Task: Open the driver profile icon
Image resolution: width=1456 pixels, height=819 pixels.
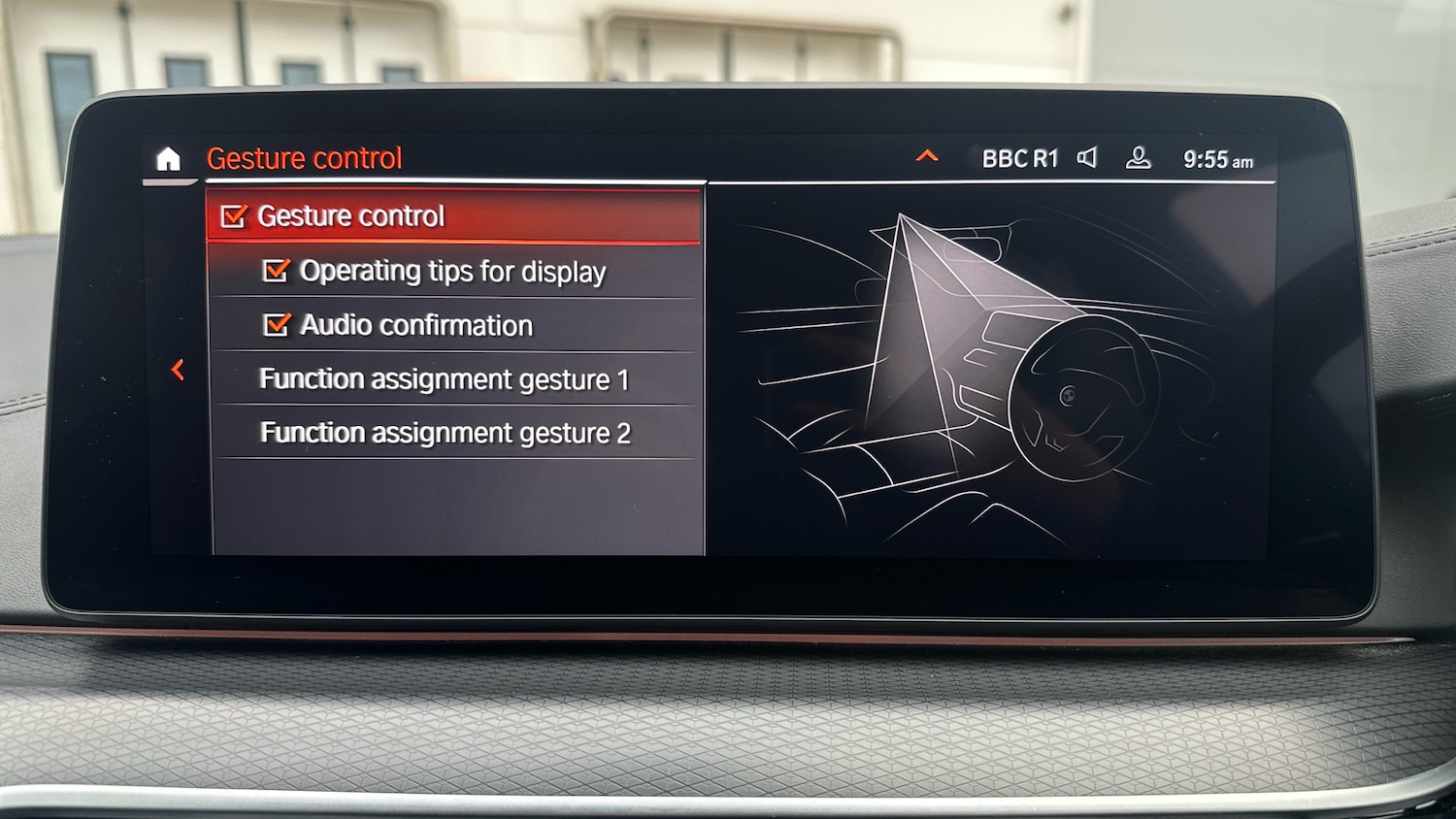Action: point(1138,158)
